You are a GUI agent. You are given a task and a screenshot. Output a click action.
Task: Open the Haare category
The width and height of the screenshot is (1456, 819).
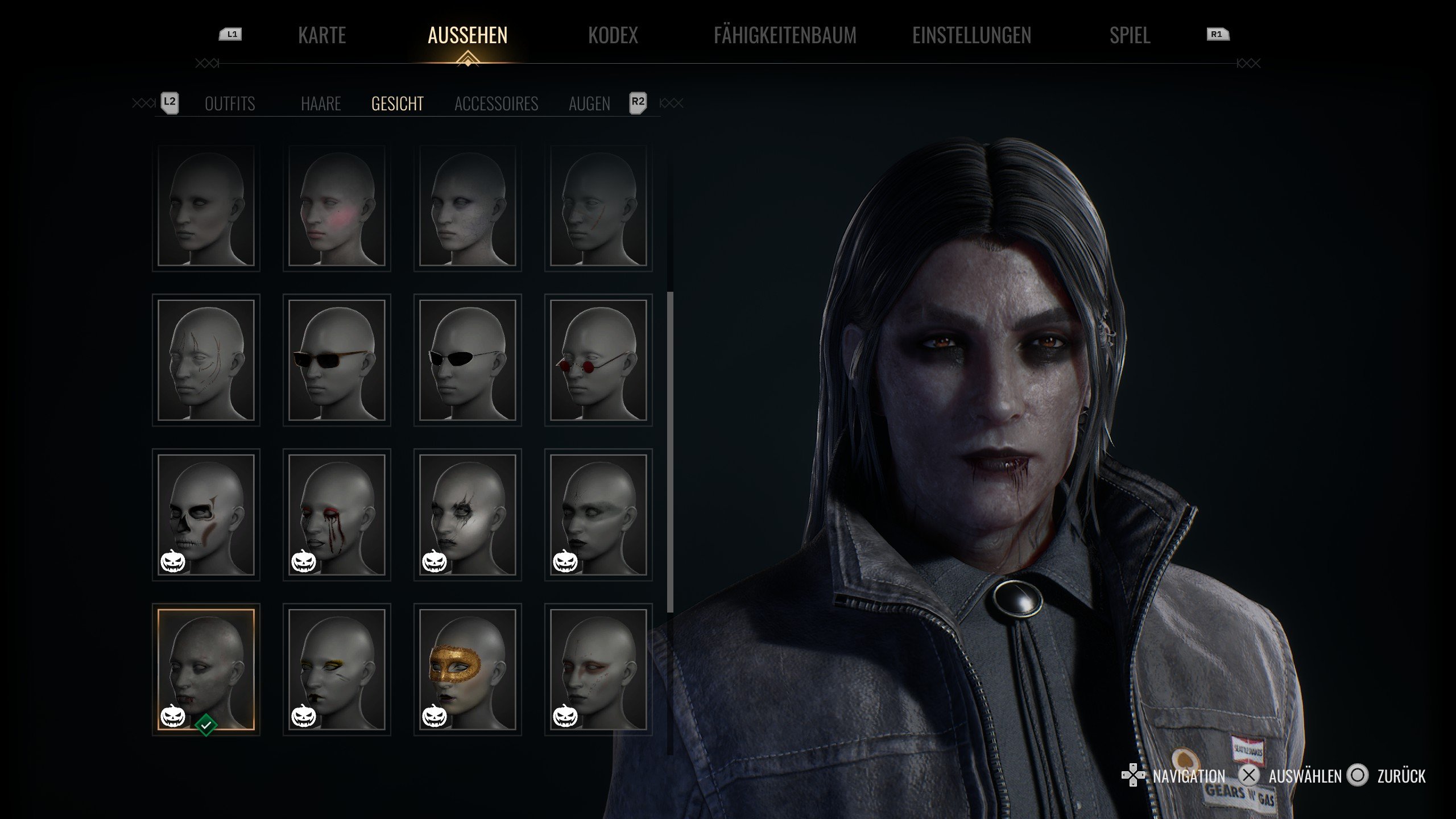pyautogui.click(x=321, y=104)
